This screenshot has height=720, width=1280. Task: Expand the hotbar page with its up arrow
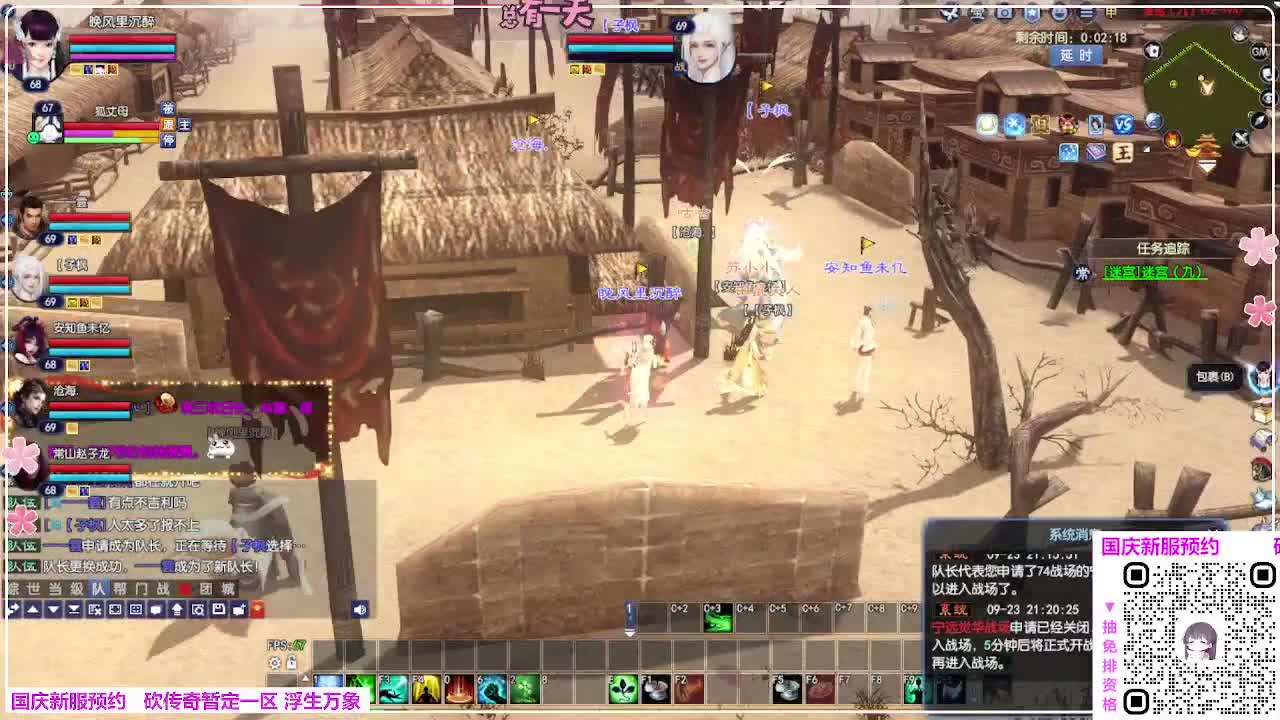coord(306,677)
